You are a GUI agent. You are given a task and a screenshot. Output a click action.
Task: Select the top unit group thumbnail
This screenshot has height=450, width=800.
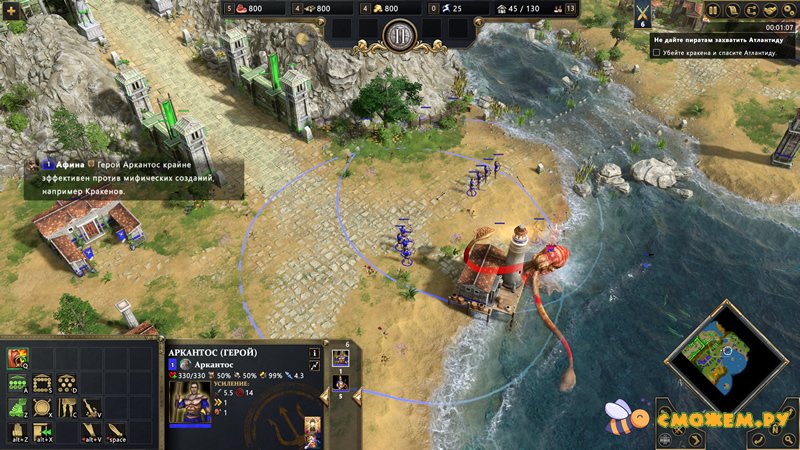[x=340, y=357]
